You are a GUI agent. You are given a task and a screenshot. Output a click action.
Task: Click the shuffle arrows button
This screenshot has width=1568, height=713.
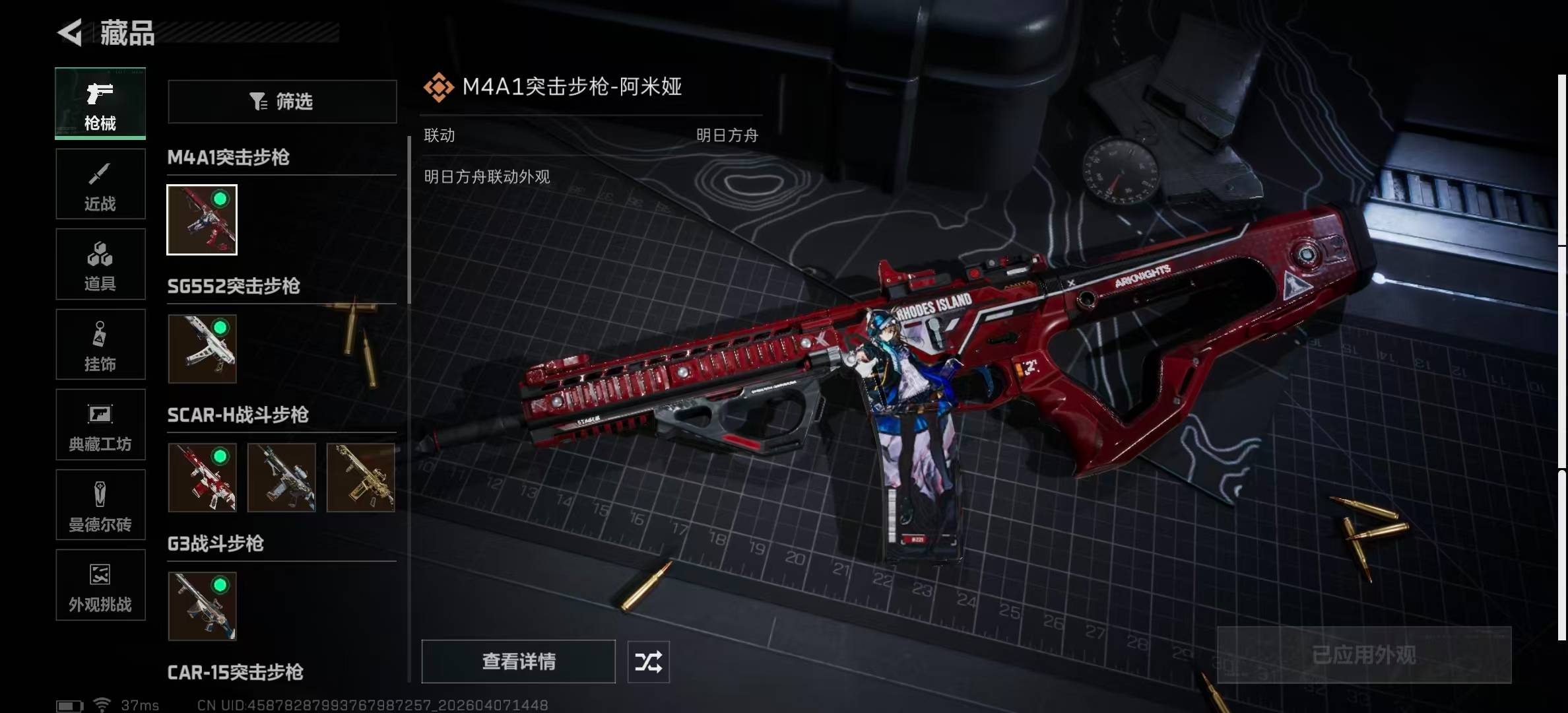[x=648, y=662]
